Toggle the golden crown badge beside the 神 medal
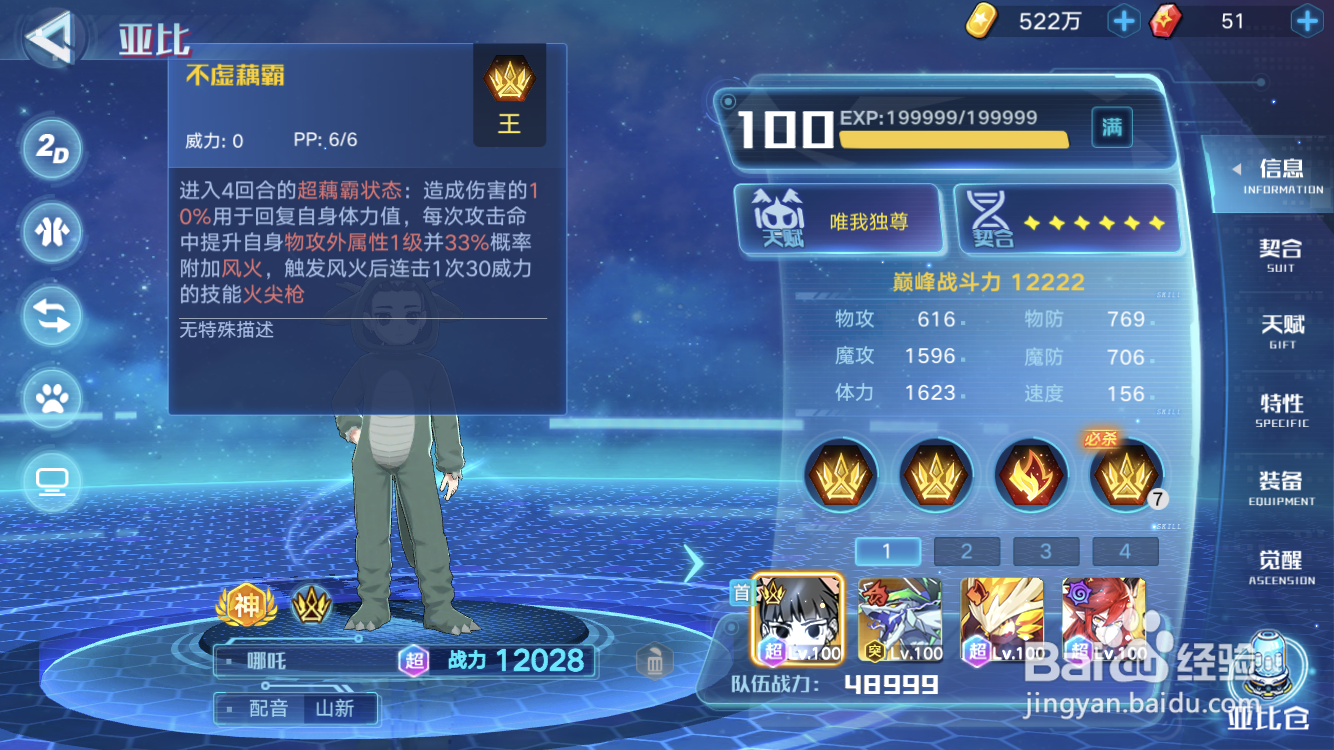1334x750 pixels. (313, 605)
